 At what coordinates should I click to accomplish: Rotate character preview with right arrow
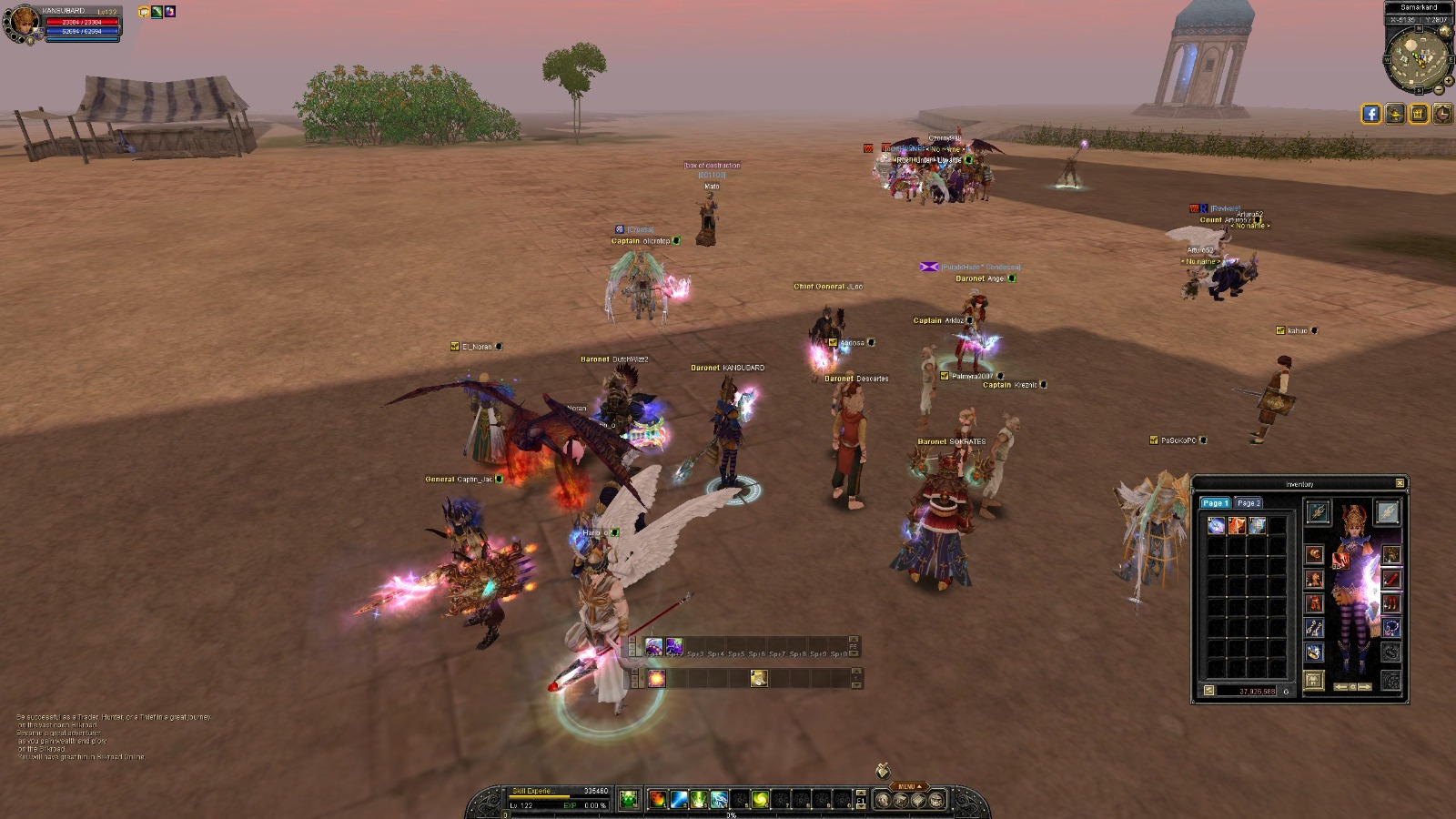pyautogui.click(x=1364, y=687)
